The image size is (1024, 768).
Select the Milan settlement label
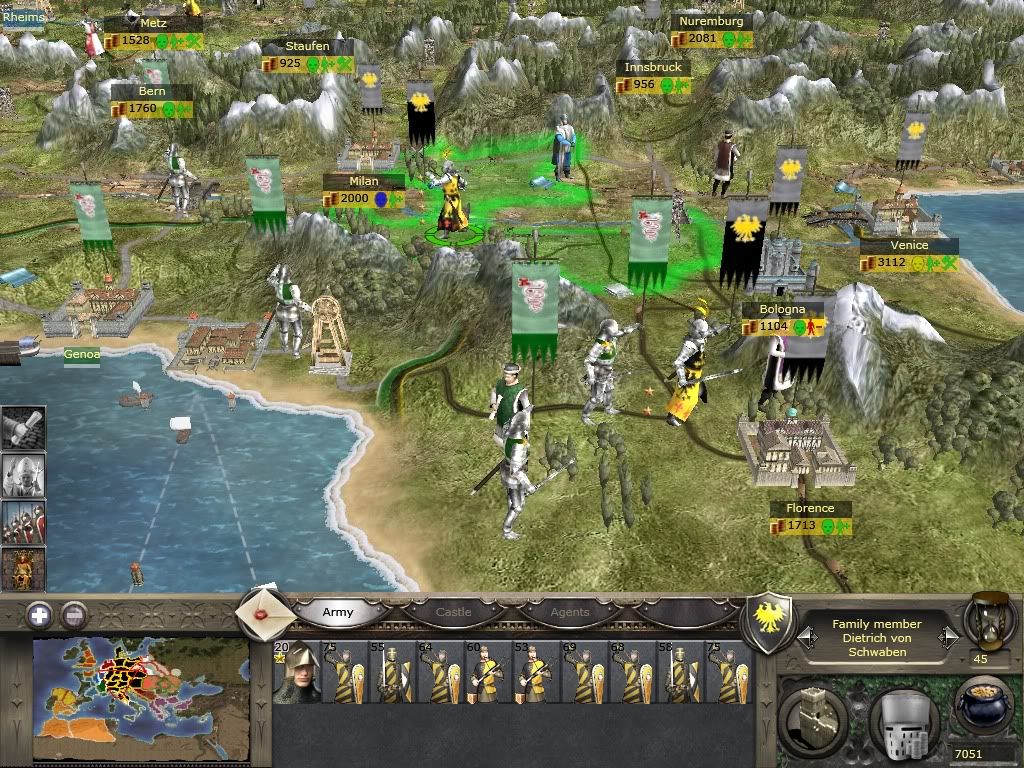[364, 182]
